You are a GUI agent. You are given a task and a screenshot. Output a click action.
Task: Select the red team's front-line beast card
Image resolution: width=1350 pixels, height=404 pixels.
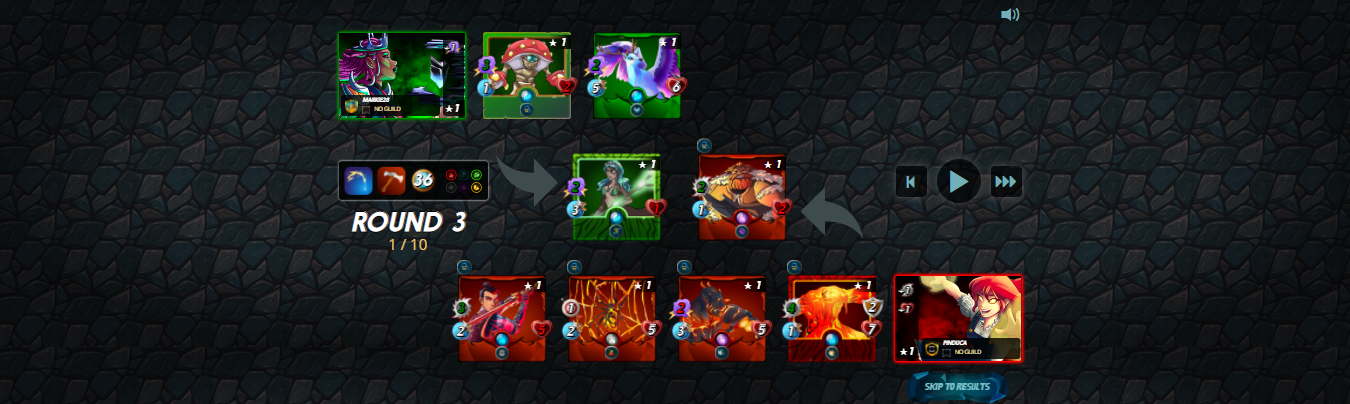(742, 197)
